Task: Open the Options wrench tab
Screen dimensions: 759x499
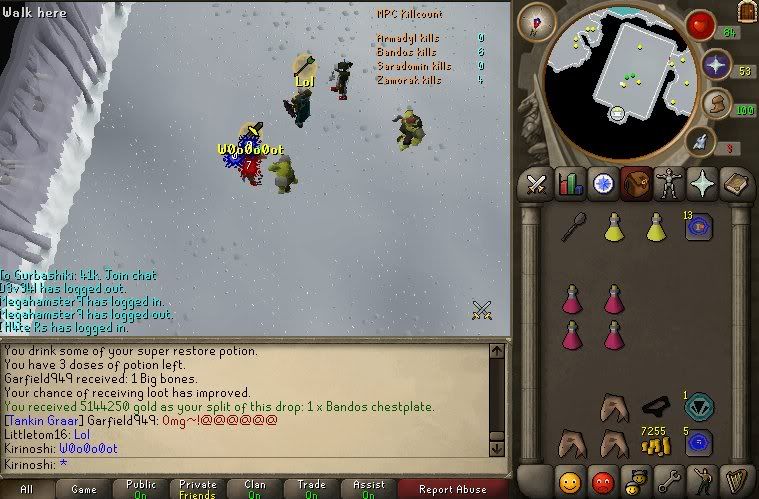Action: [669, 480]
